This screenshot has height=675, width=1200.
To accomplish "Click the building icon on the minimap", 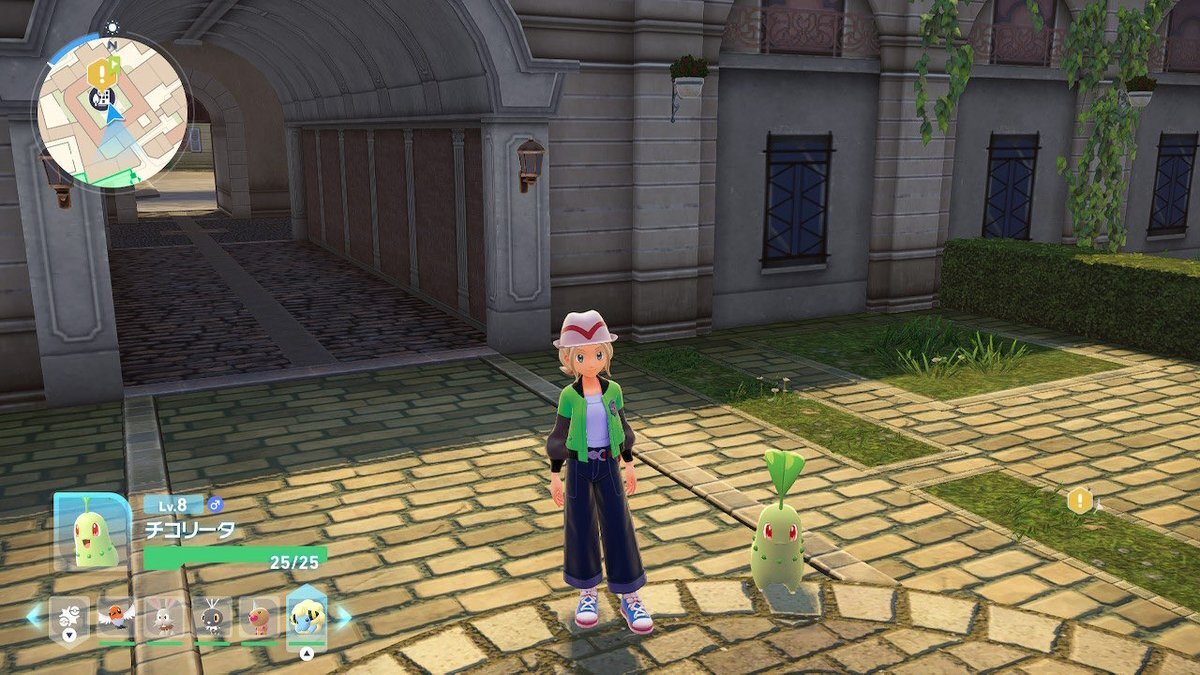I will (x=99, y=97).
